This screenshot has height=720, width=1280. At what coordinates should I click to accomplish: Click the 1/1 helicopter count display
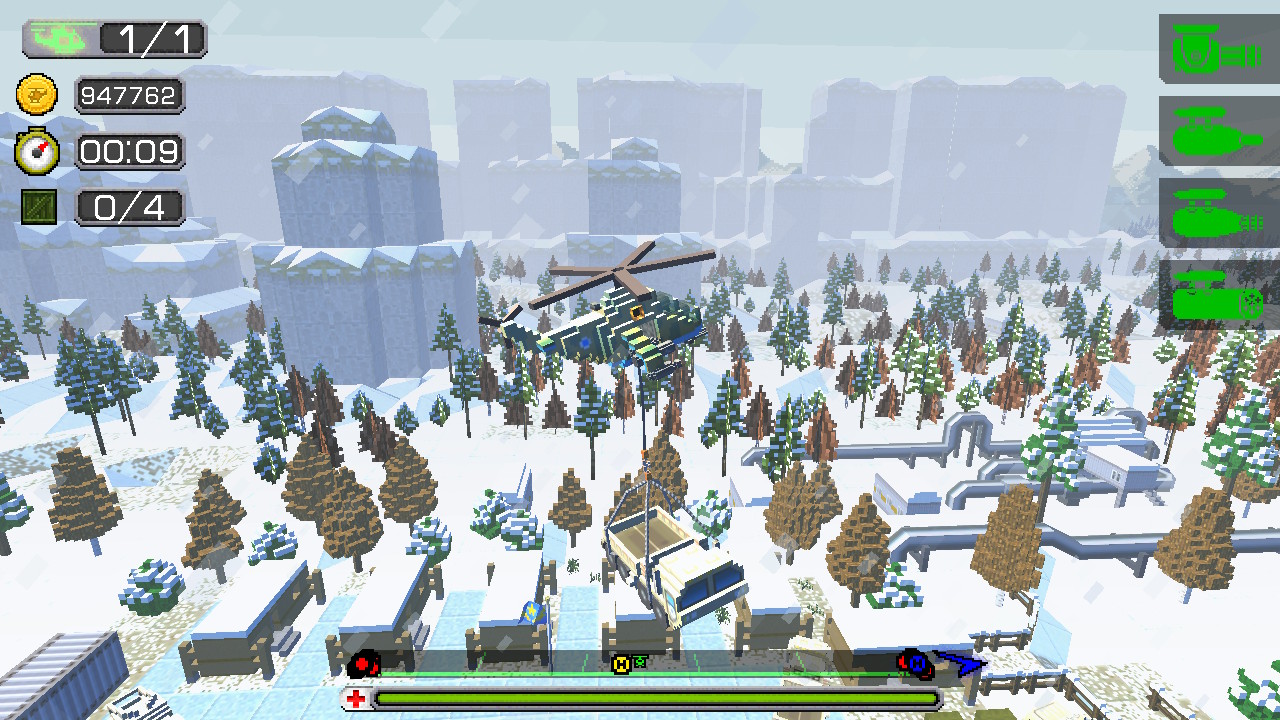150,37
